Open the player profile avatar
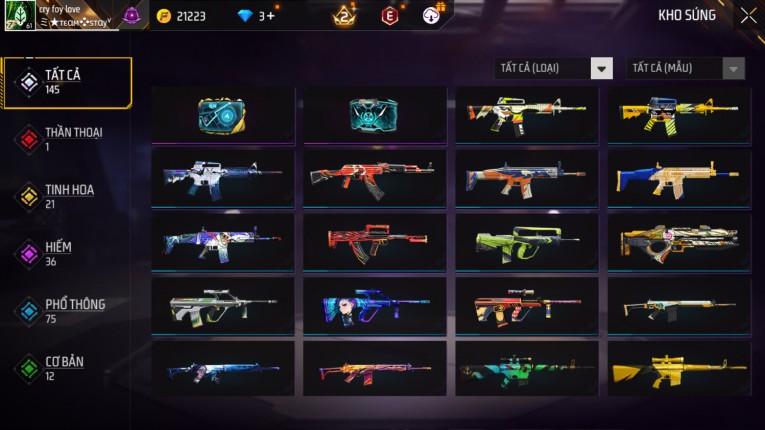765x430 pixels. click(20, 16)
